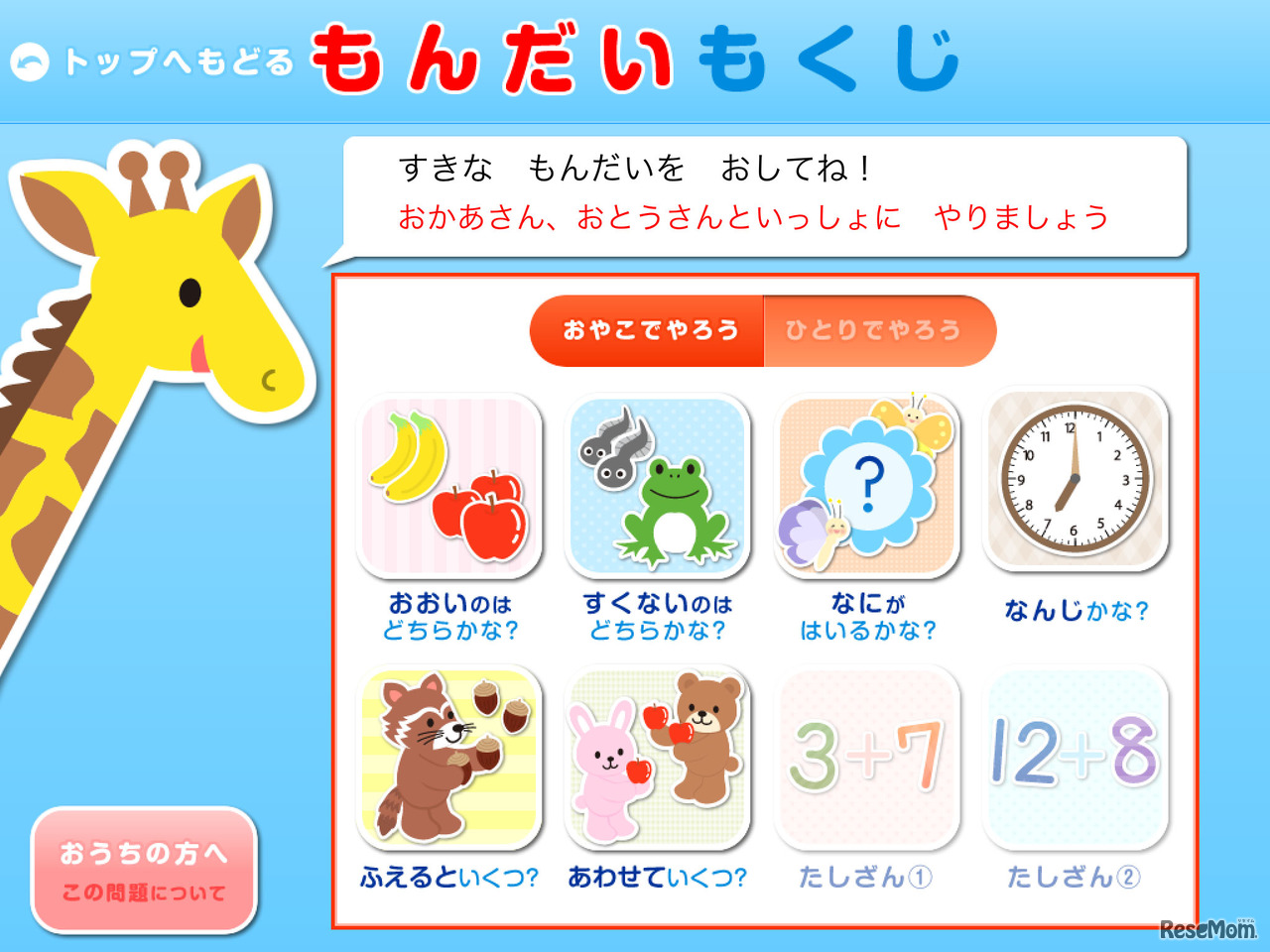Tap the question mark flower icon なにがはいるかな
Screen dimensions: 1270x952
[868, 486]
